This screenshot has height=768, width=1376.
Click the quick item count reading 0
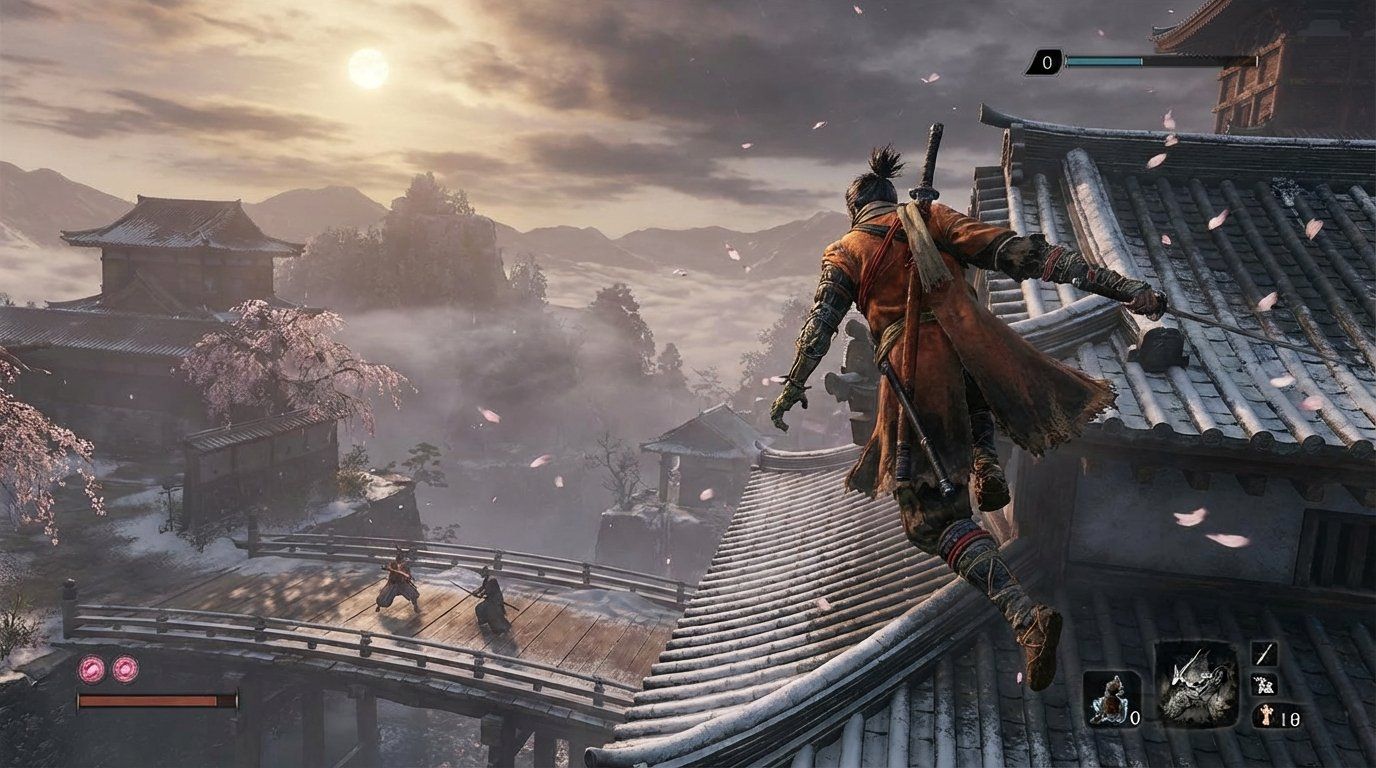pyautogui.click(x=1135, y=716)
